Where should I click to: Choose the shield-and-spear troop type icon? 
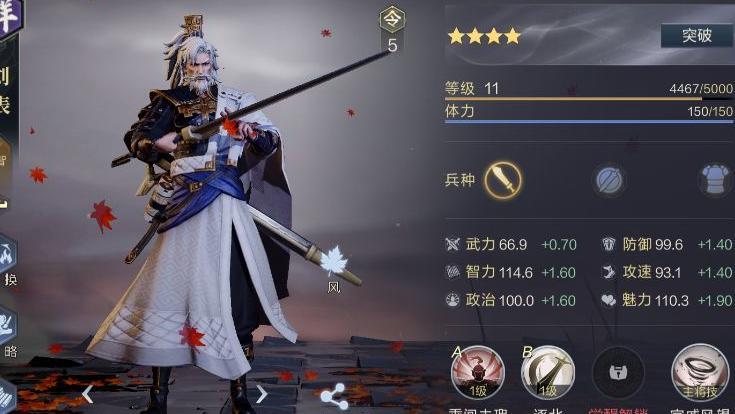(609, 180)
